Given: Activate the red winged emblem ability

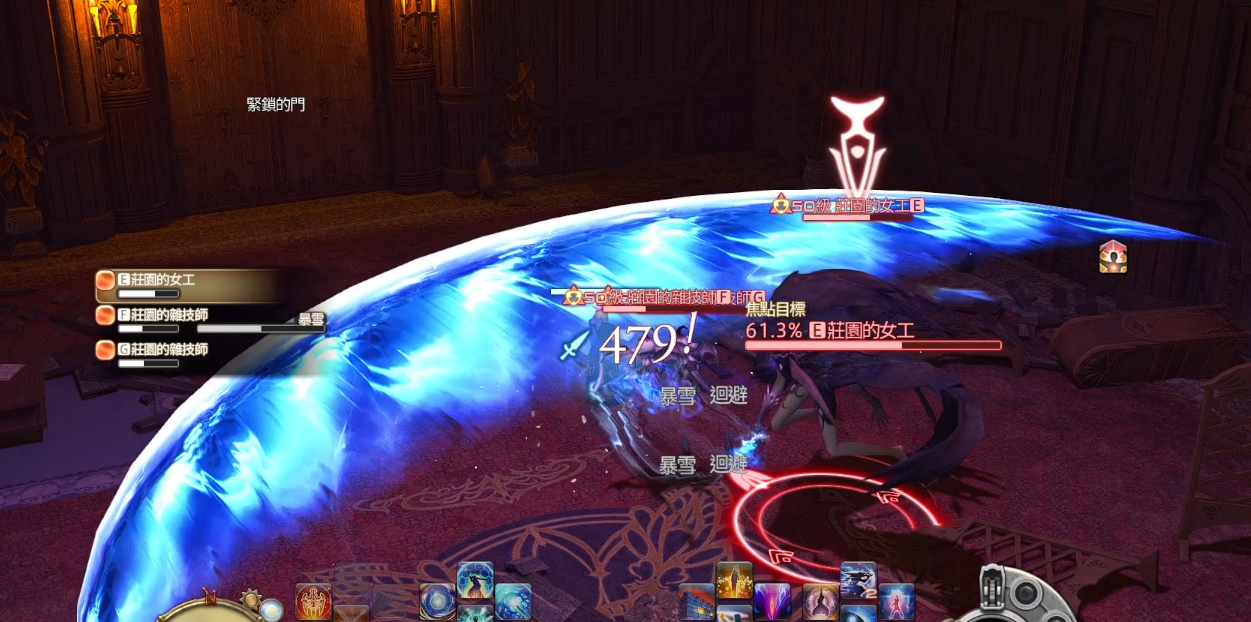Looking at the screenshot, I should [313, 601].
